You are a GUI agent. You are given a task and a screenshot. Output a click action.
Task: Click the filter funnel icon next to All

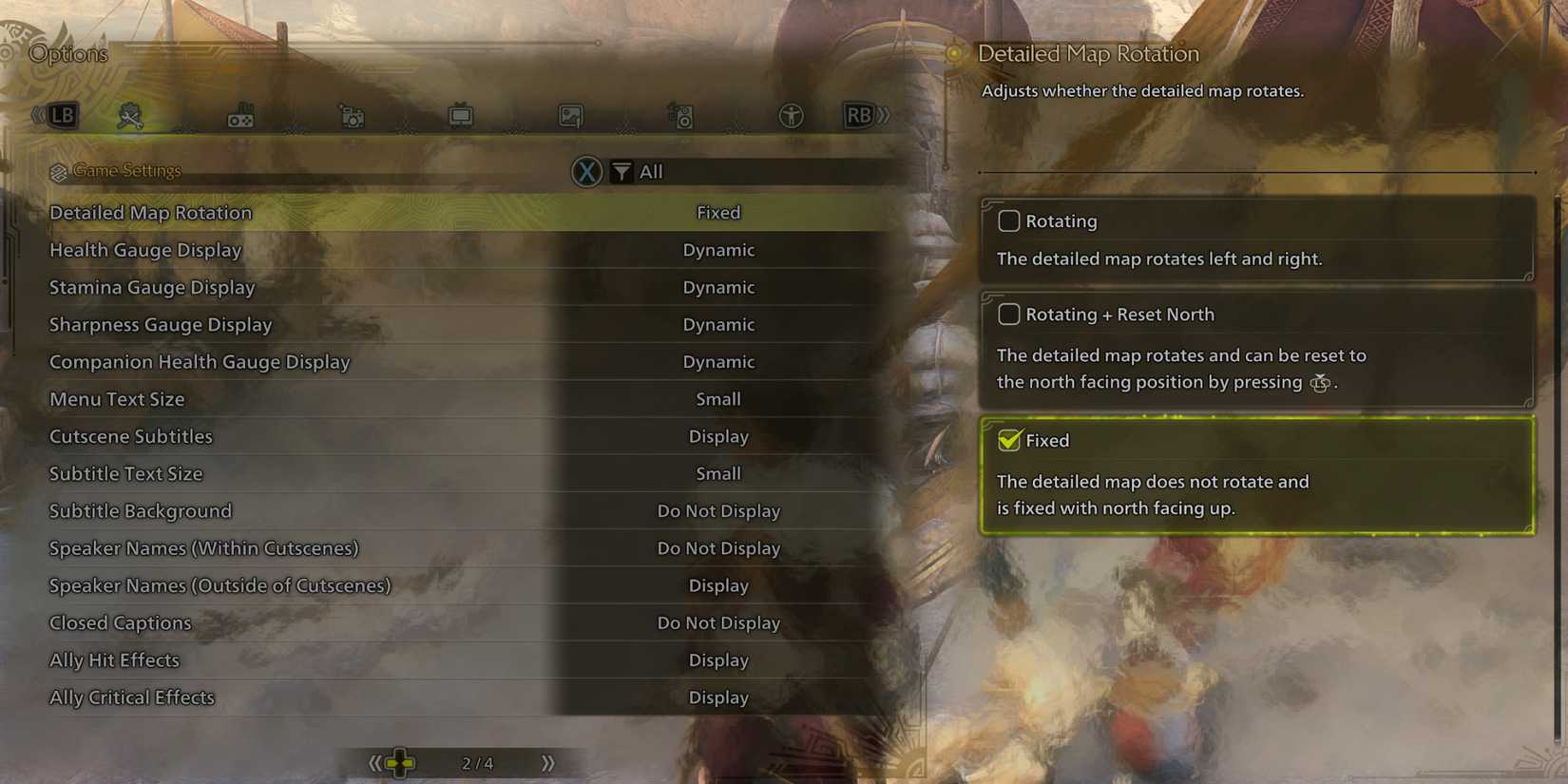(x=621, y=172)
